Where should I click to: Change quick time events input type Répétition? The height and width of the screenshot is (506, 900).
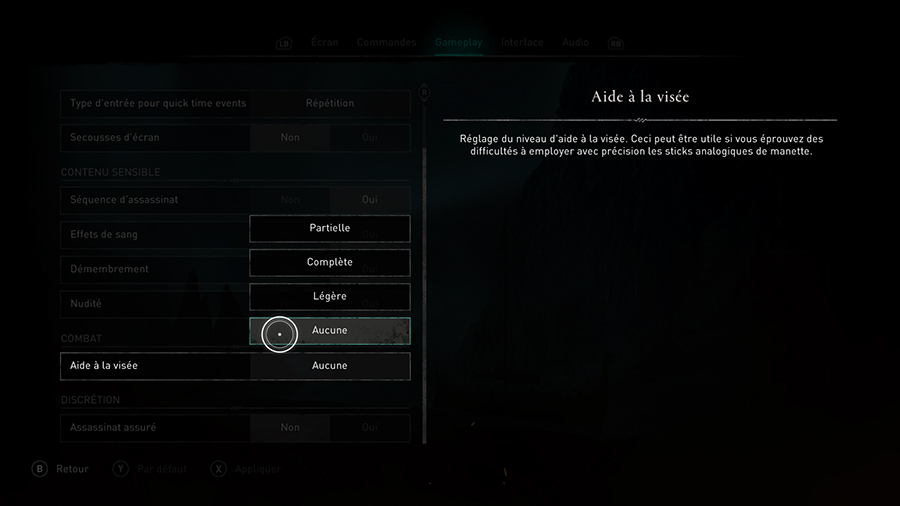329,103
